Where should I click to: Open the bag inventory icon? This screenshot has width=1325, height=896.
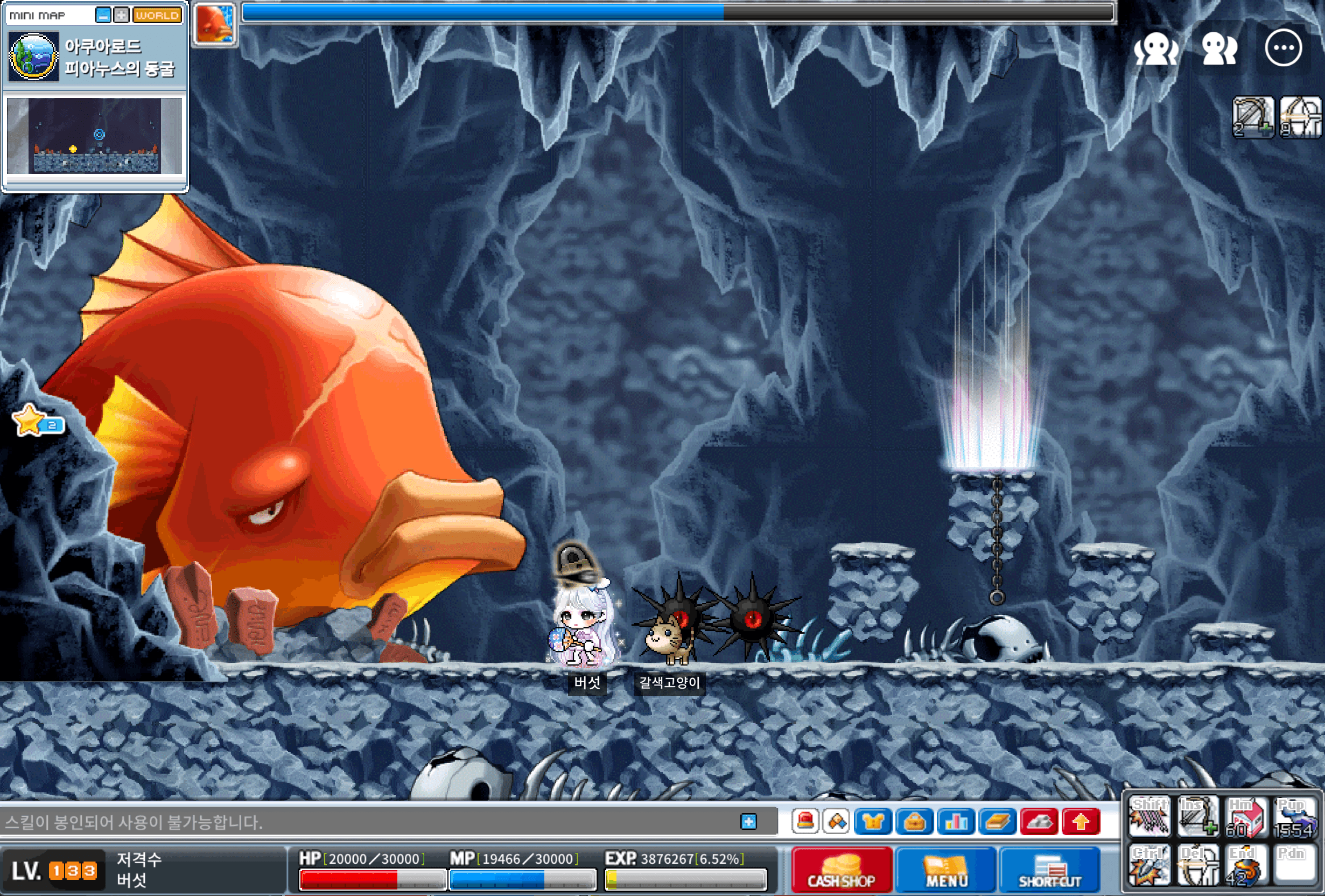[x=915, y=822]
